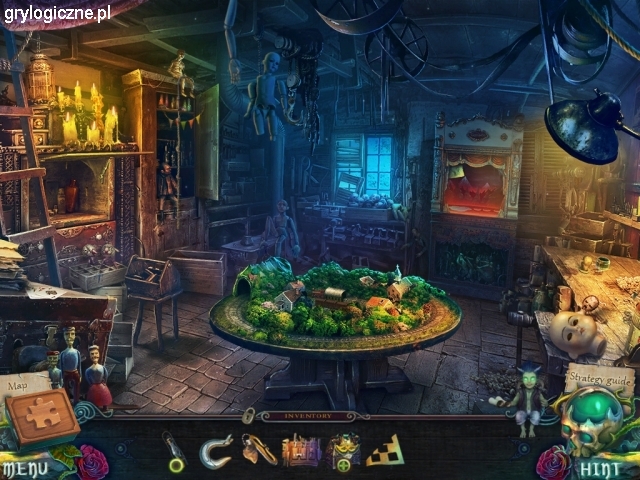
Task: Pick the checkered flag inventory item
Action: [x=386, y=451]
